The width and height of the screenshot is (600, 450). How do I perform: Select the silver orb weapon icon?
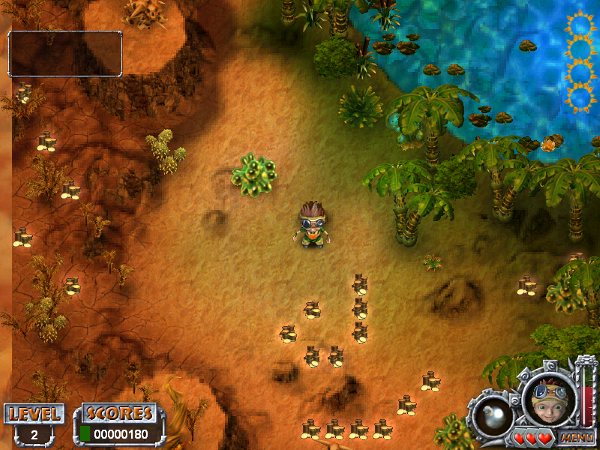coord(494,415)
